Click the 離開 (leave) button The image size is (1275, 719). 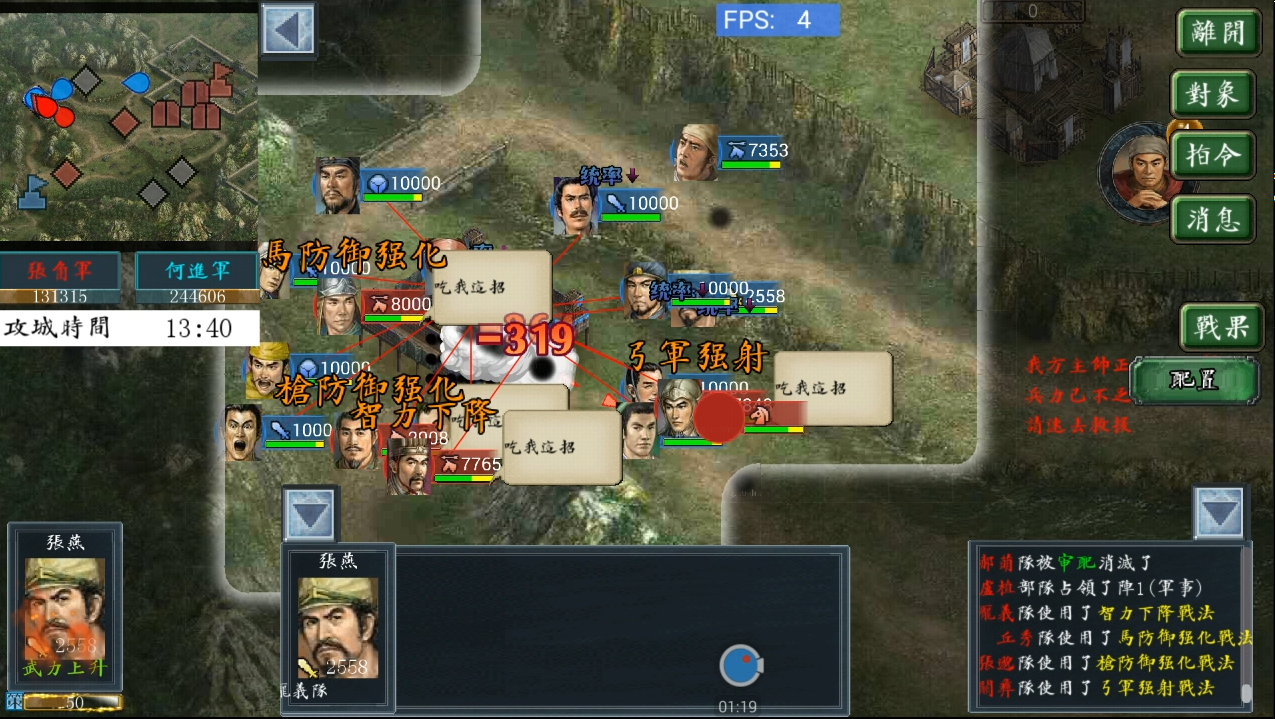point(1216,34)
